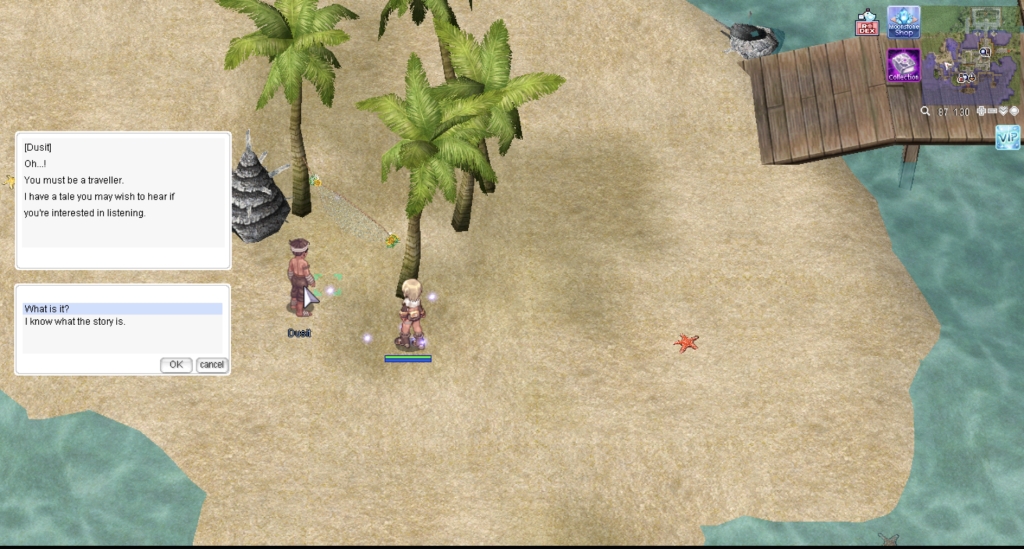Open the Collection book
1024x549 pixels.
pyautogui.click(x=903, y=66)
